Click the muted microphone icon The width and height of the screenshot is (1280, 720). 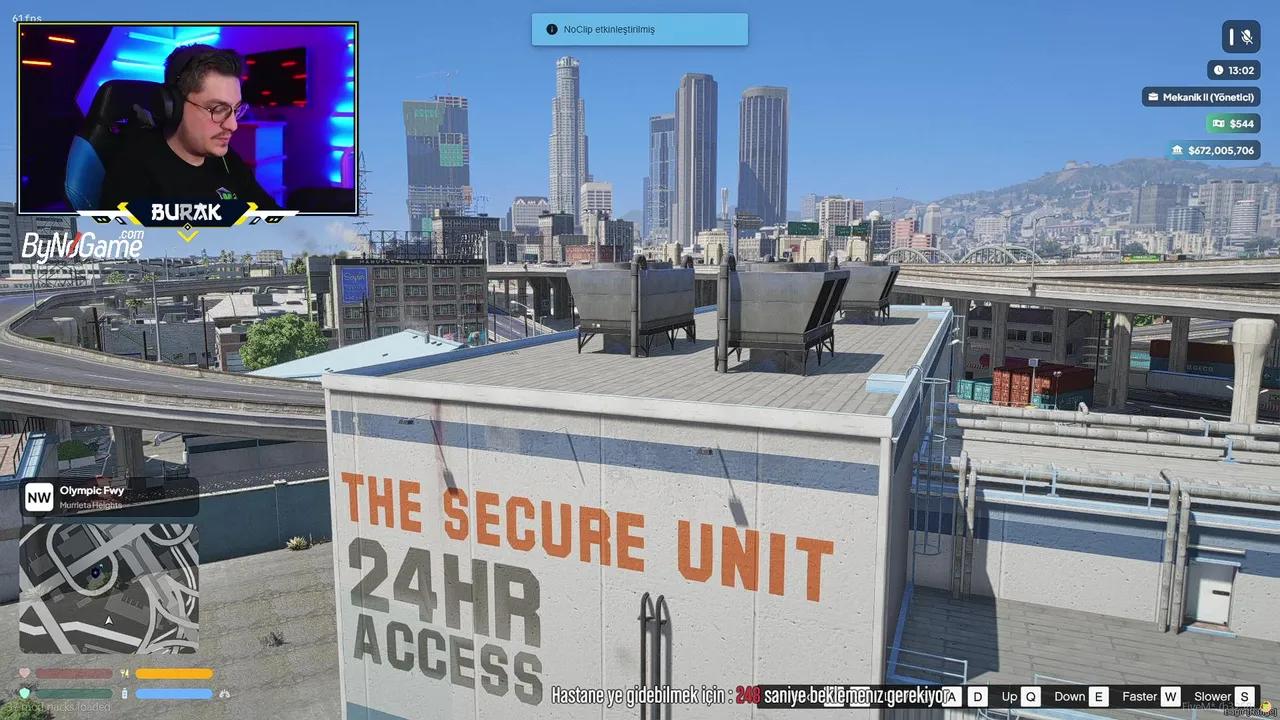(x=1248, y=37)
